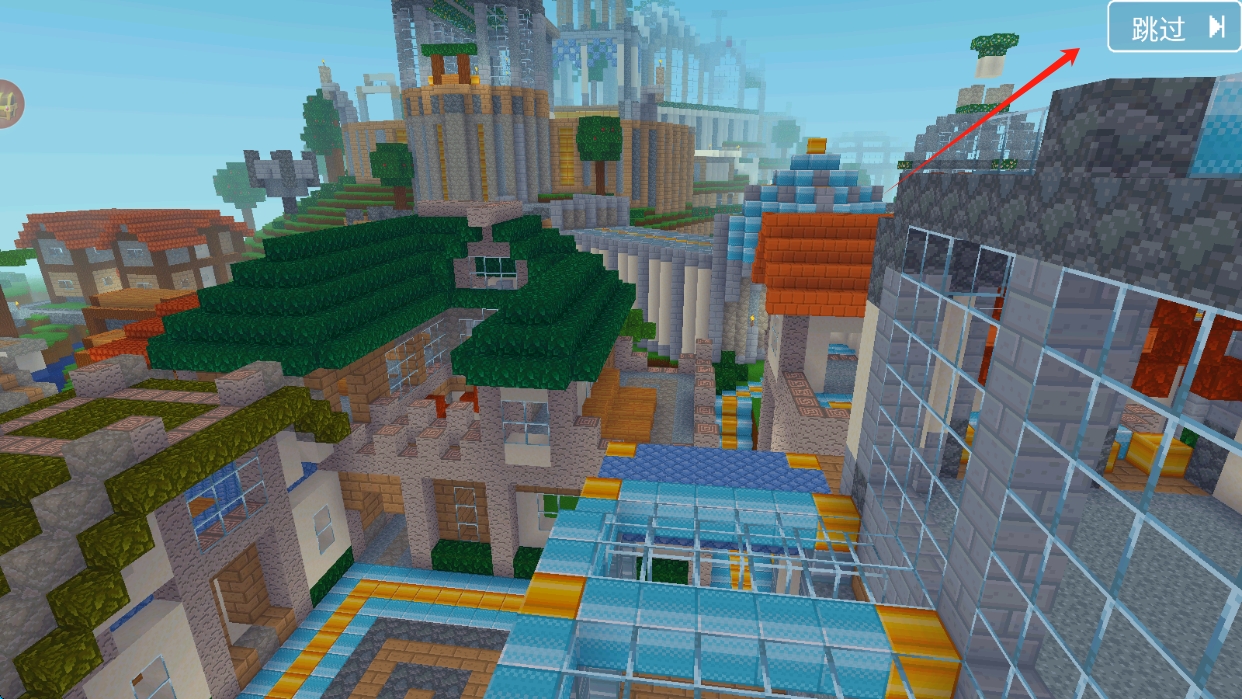This screenshot has width=1242, height=699.
Task: Open the treasure chest icon
Action: coord(8,103)
